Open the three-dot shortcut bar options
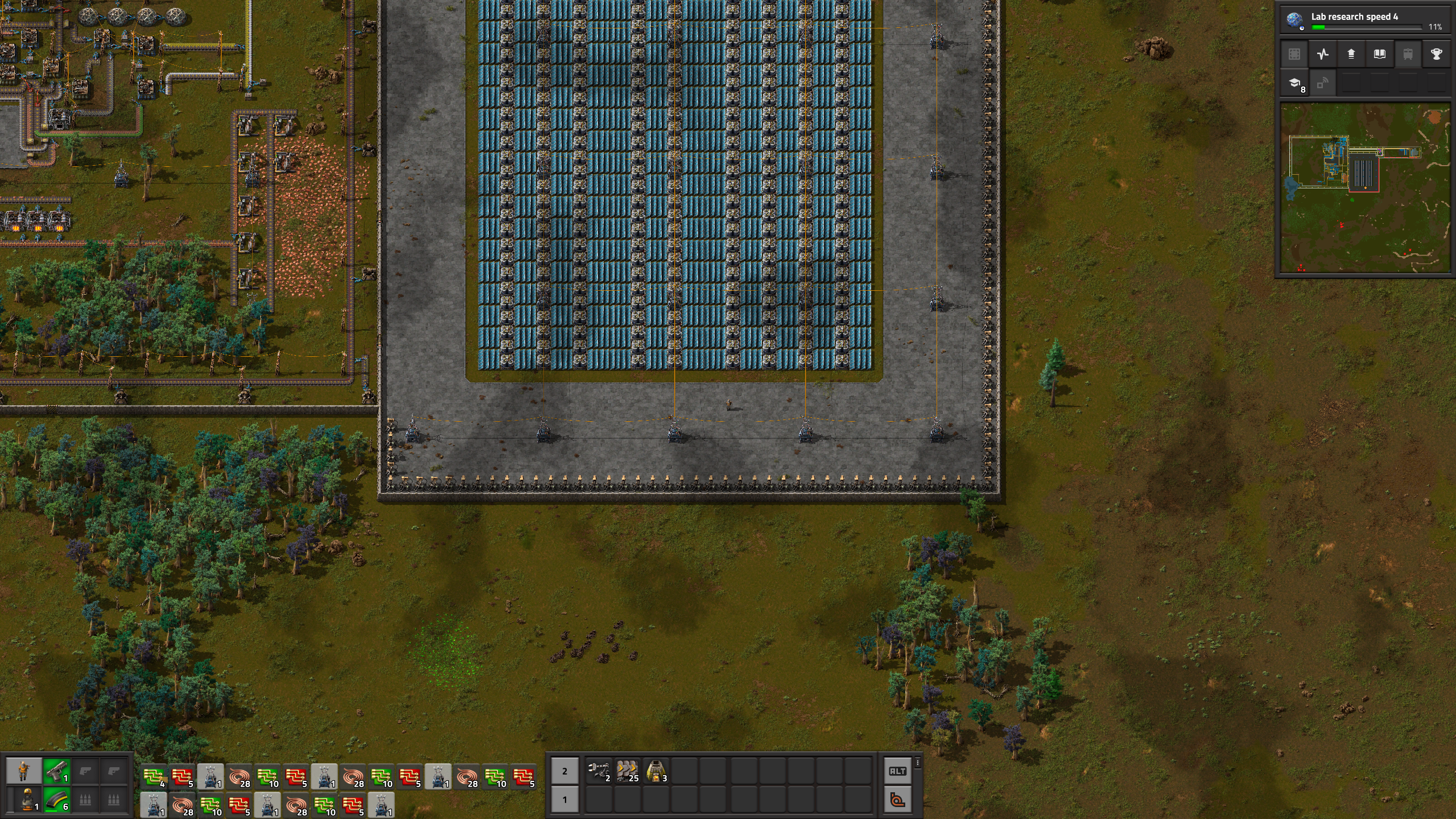 tap(917, 763)
